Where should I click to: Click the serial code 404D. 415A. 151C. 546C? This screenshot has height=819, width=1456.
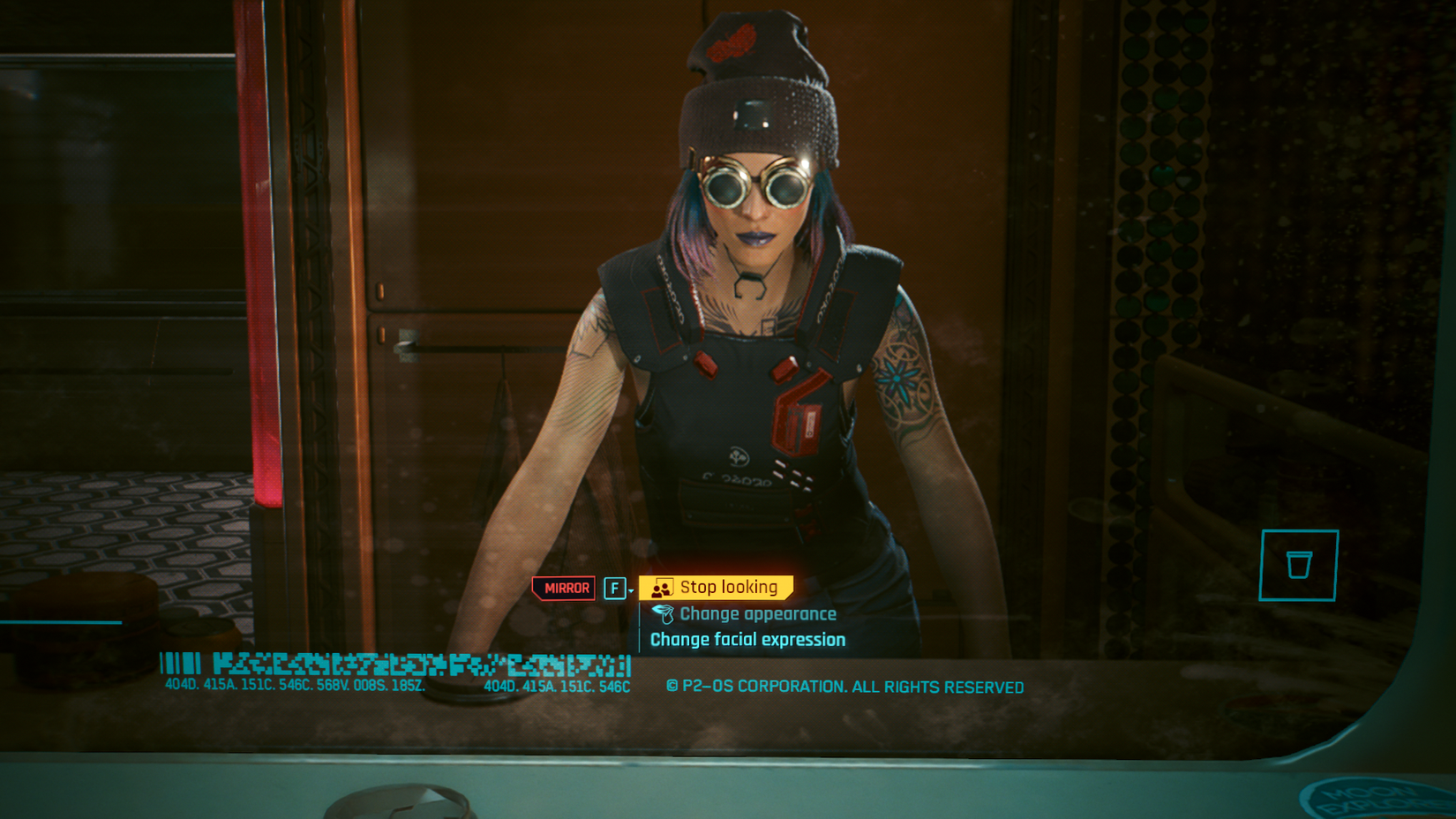pyautogui.click(x=554, y=684)
